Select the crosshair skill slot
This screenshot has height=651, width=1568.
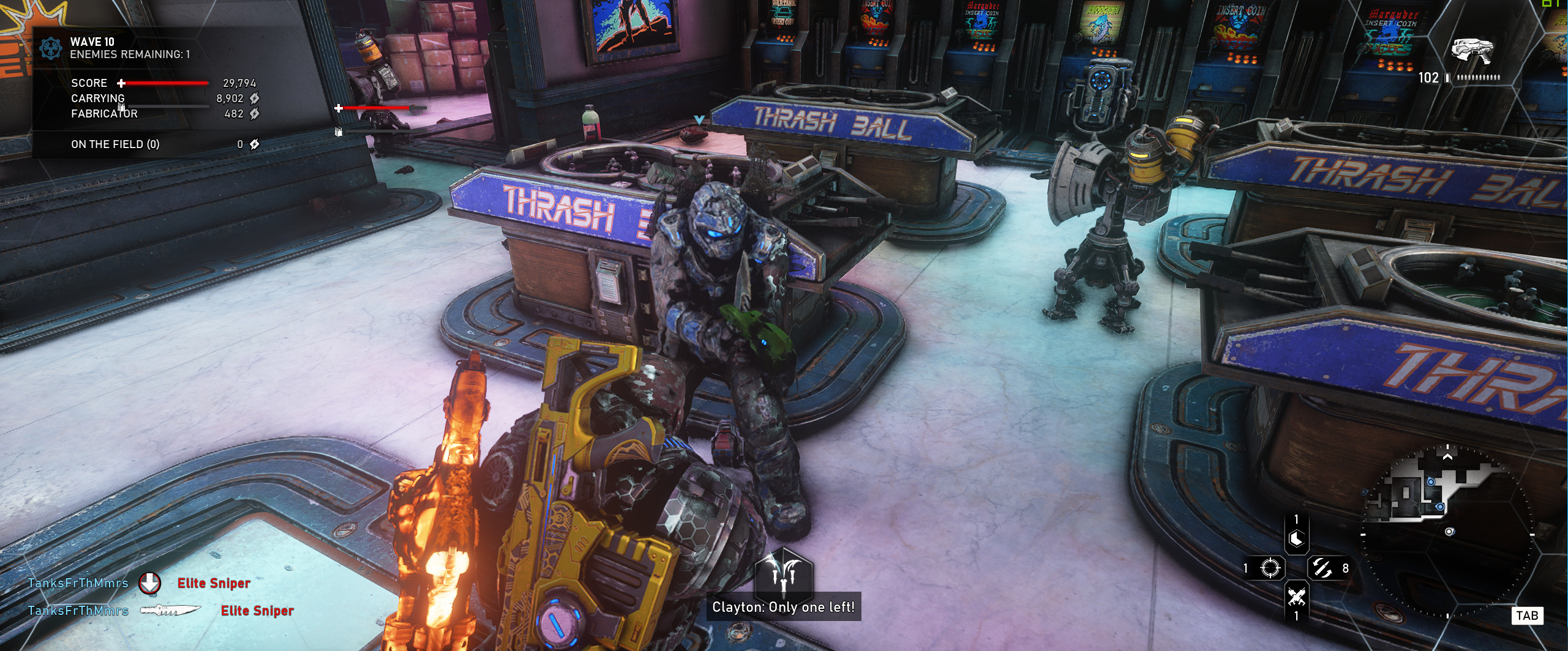[1270, 568]
